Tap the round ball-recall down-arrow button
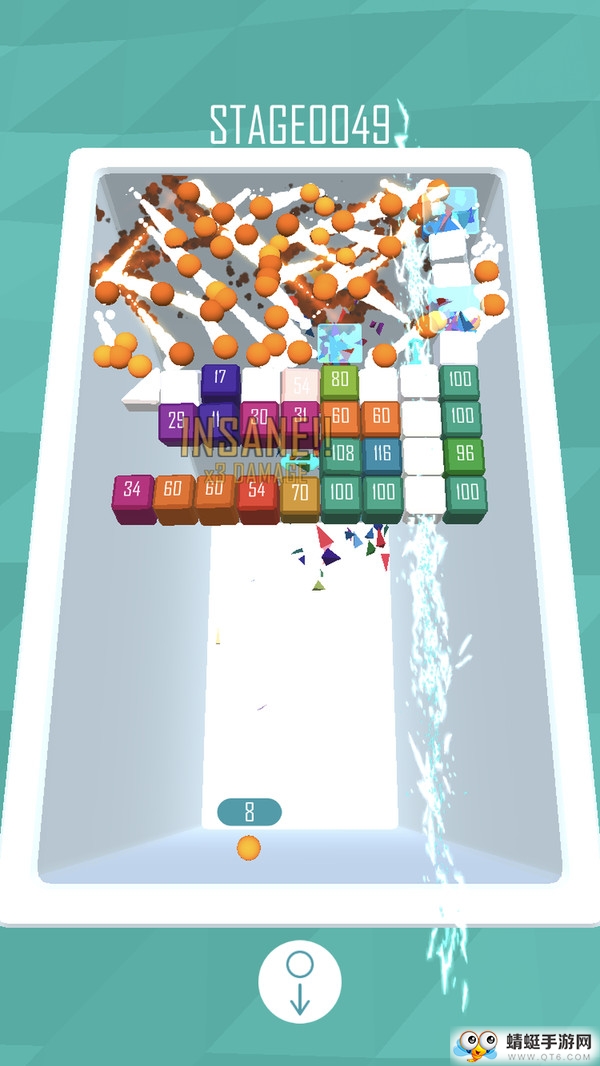Viewport: 600px width, 1066px height. 300,981
